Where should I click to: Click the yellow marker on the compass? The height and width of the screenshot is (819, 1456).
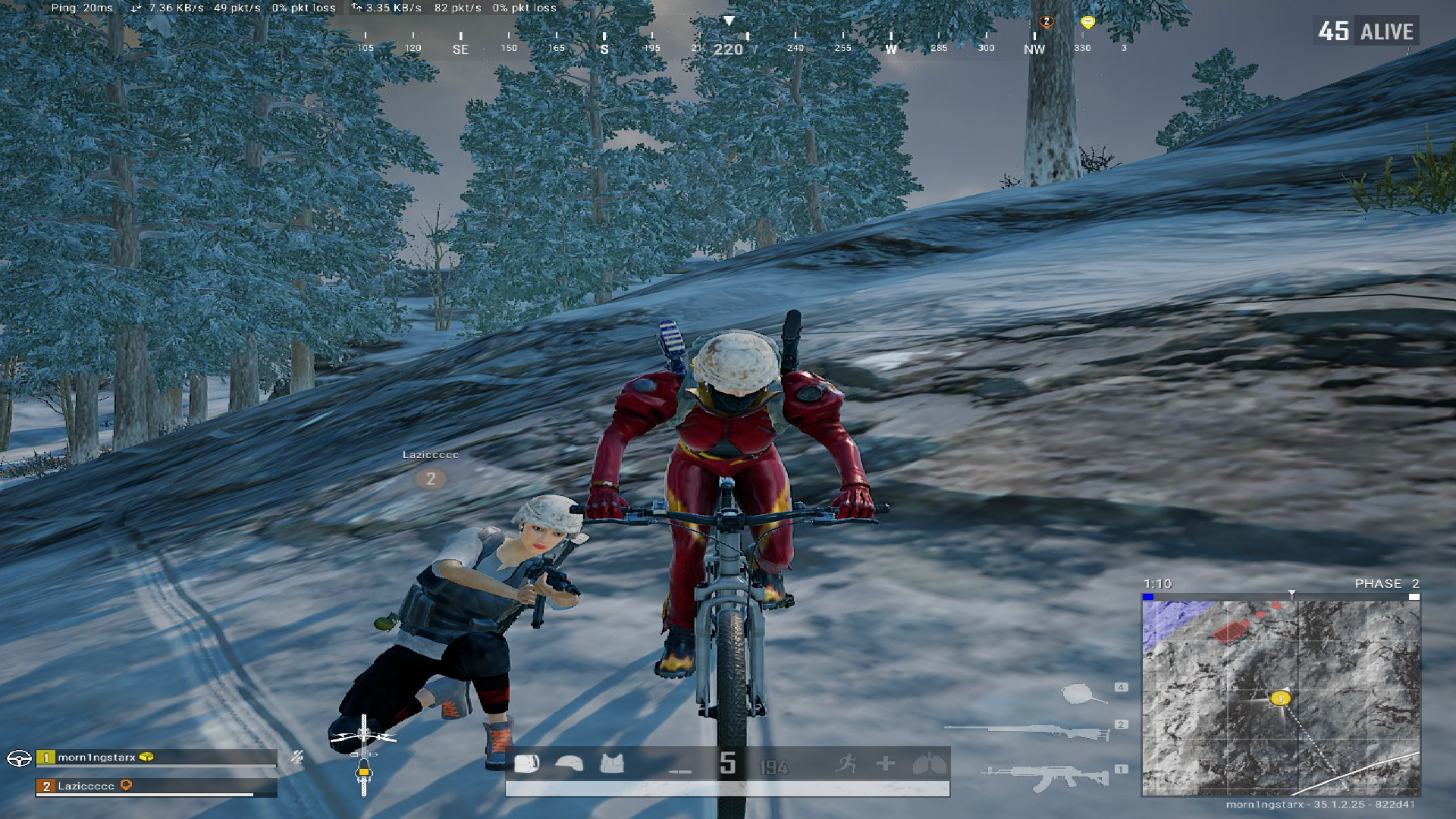click(1087, 22)
